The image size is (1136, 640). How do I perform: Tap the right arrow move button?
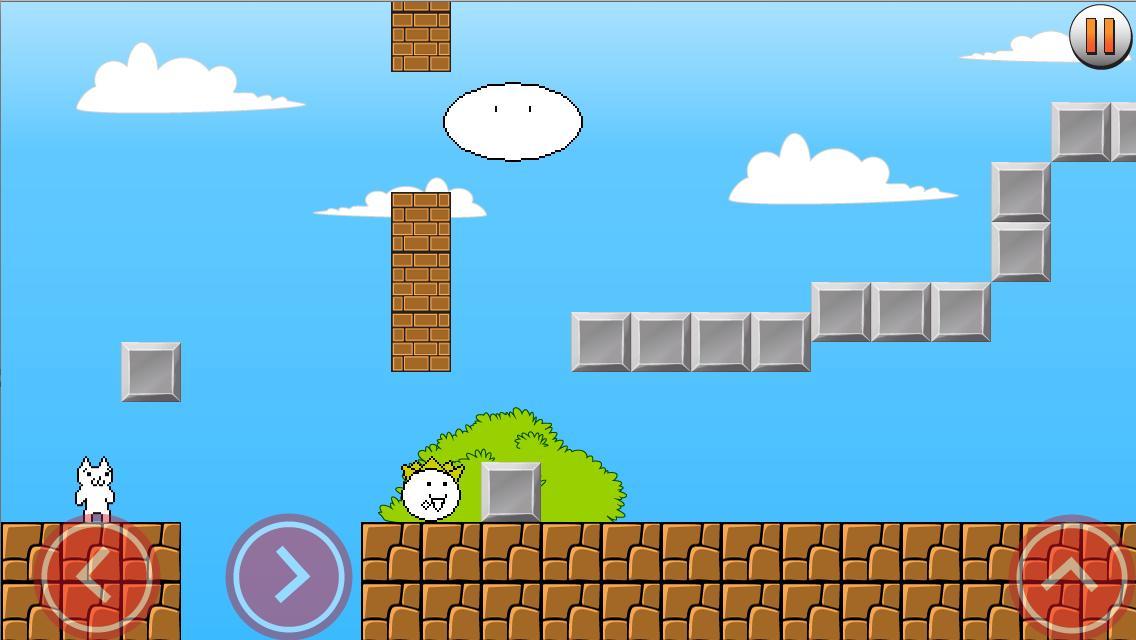coord(289,576)
